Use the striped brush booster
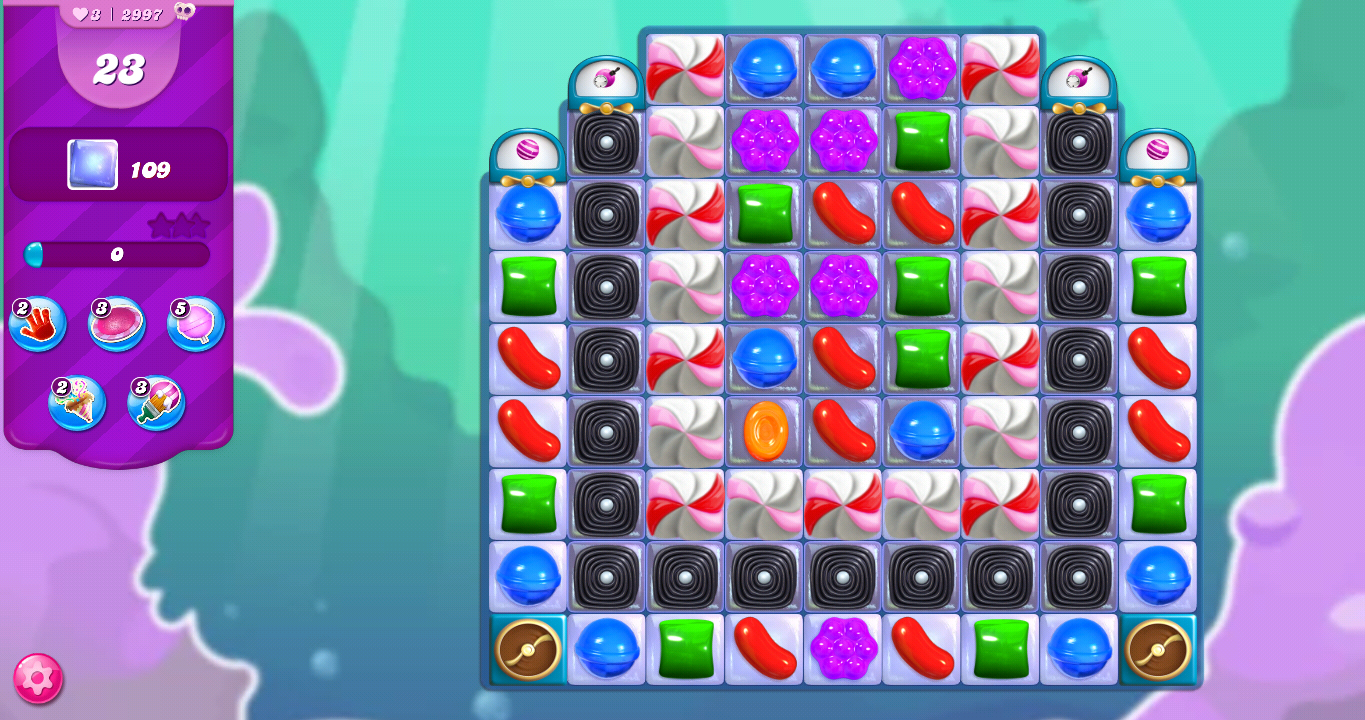Image resolution: width=1365 pixels, height=720 pixels. pos(155,402)
